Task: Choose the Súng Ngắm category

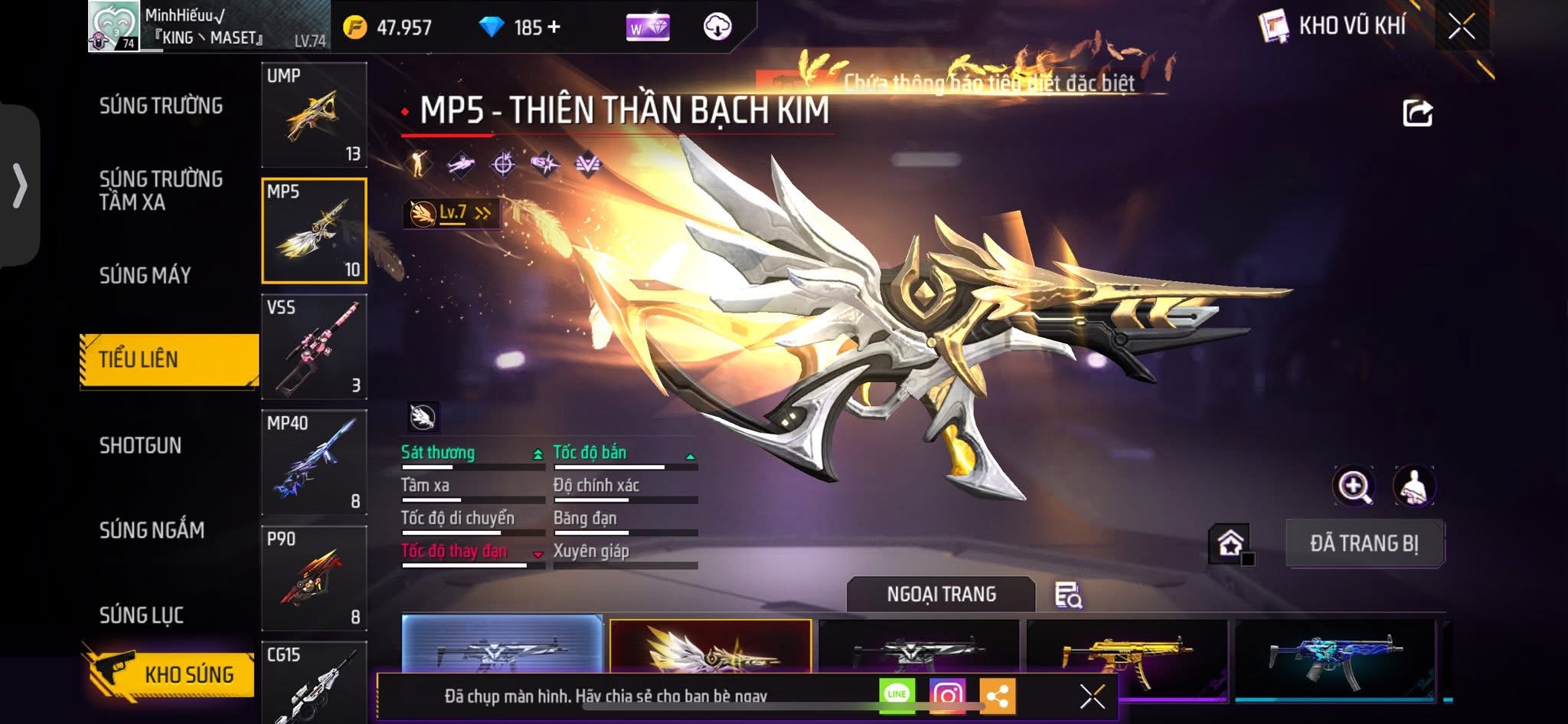Action: pyautogui.click(x=152, y=529)
